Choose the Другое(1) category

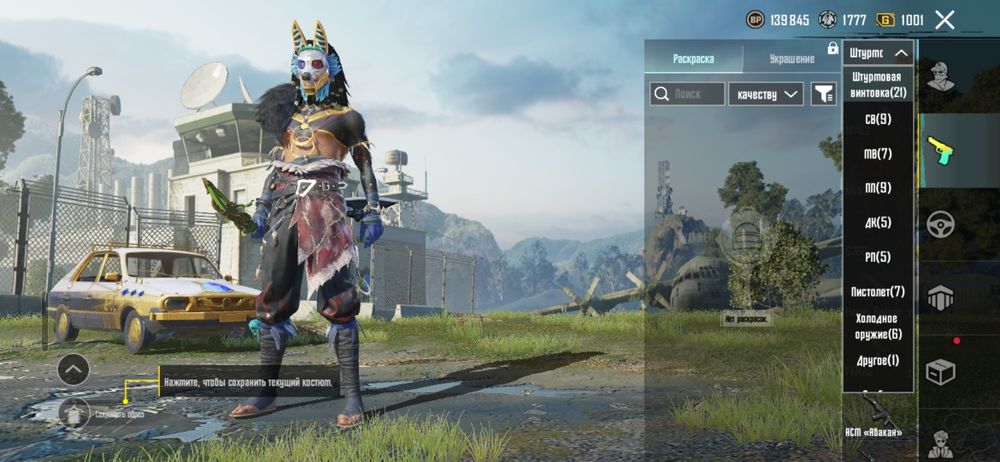tap(877, 360)
